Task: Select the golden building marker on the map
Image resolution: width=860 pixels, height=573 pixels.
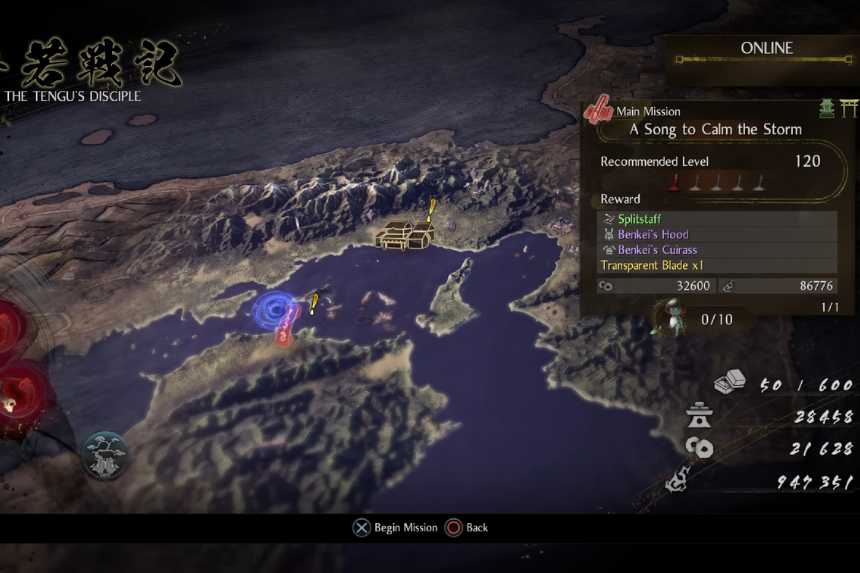Action: [404, 235]
